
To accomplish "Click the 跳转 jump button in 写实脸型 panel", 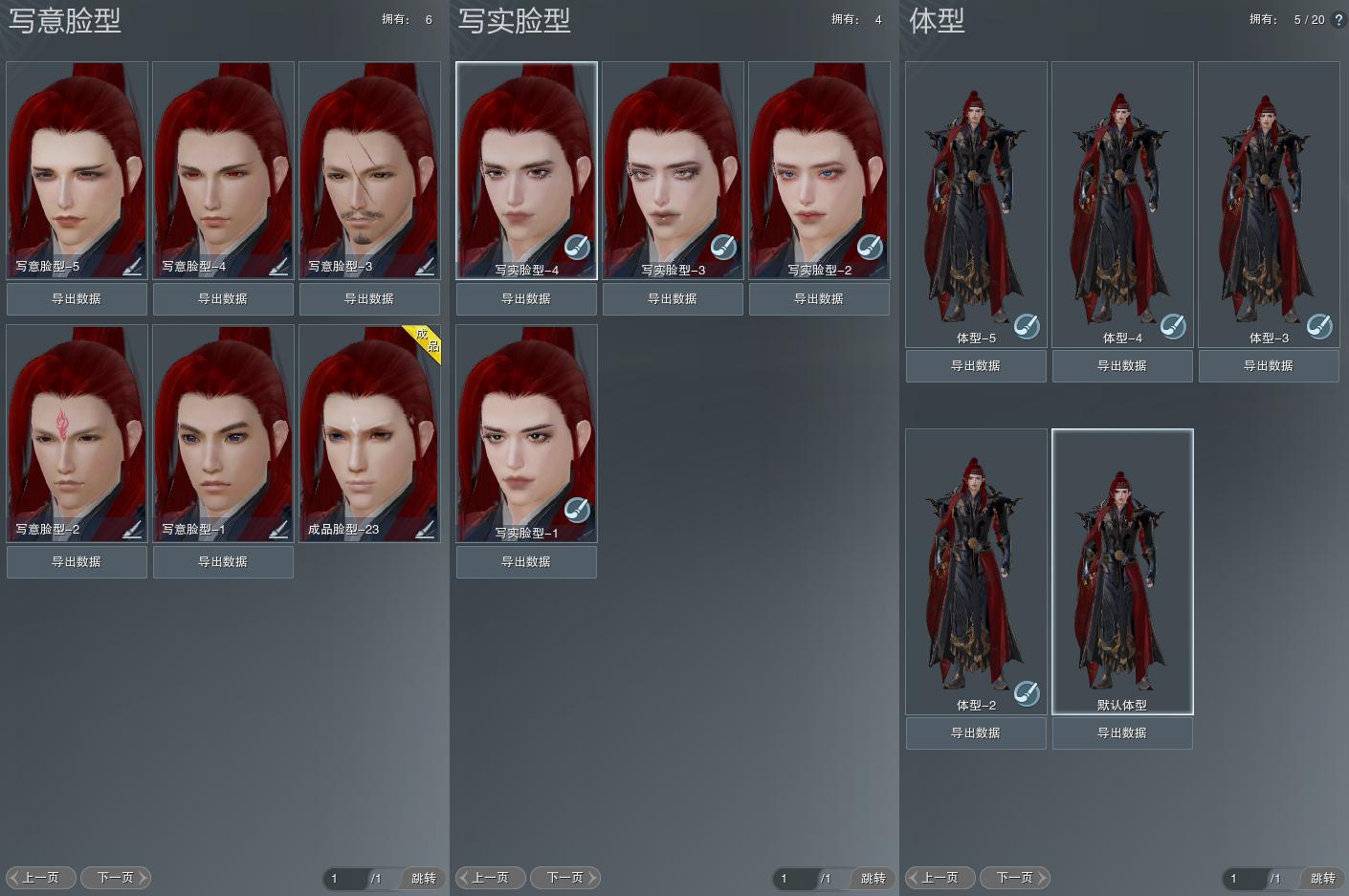I will pos(873,879).
